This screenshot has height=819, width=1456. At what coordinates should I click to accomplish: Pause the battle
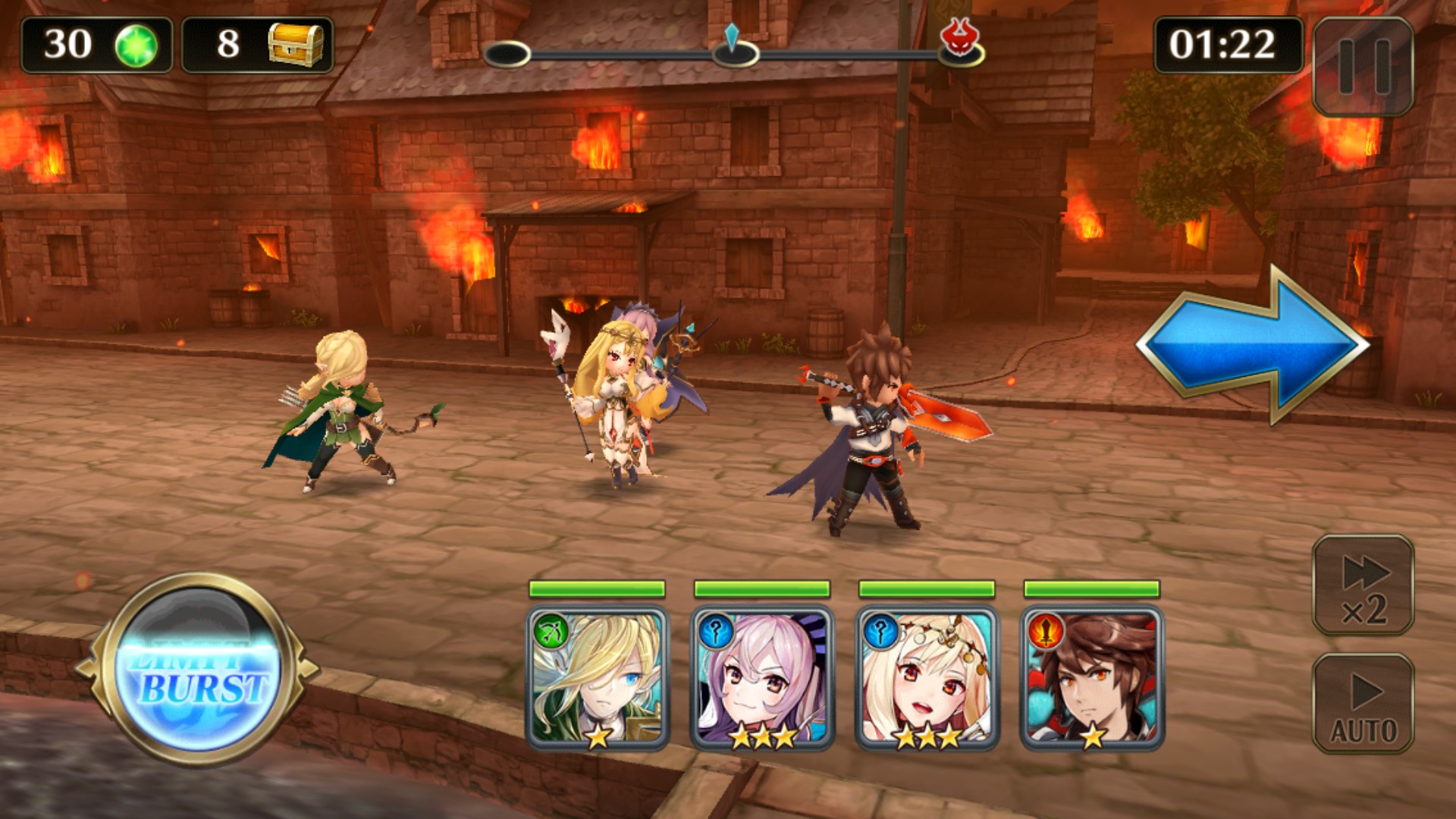(x=1363, y=66)
